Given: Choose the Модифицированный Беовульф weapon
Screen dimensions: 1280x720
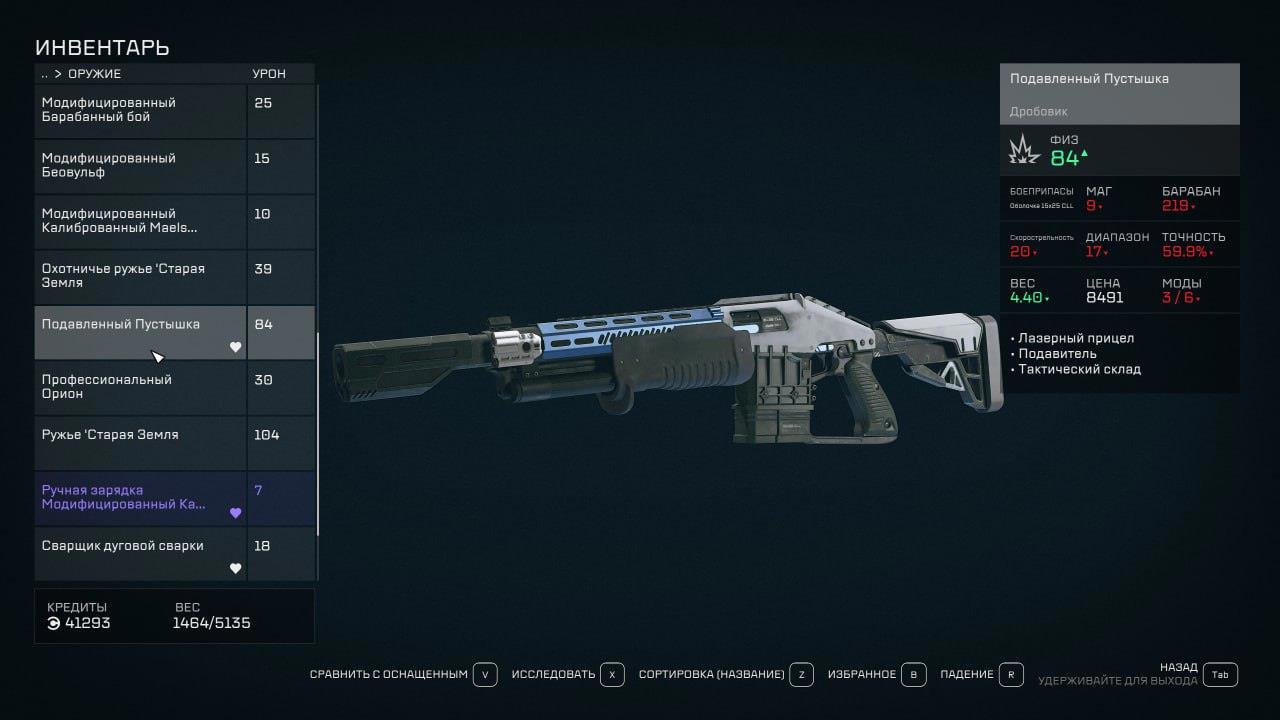Looking at the screenshot, I should pos(140,165).
